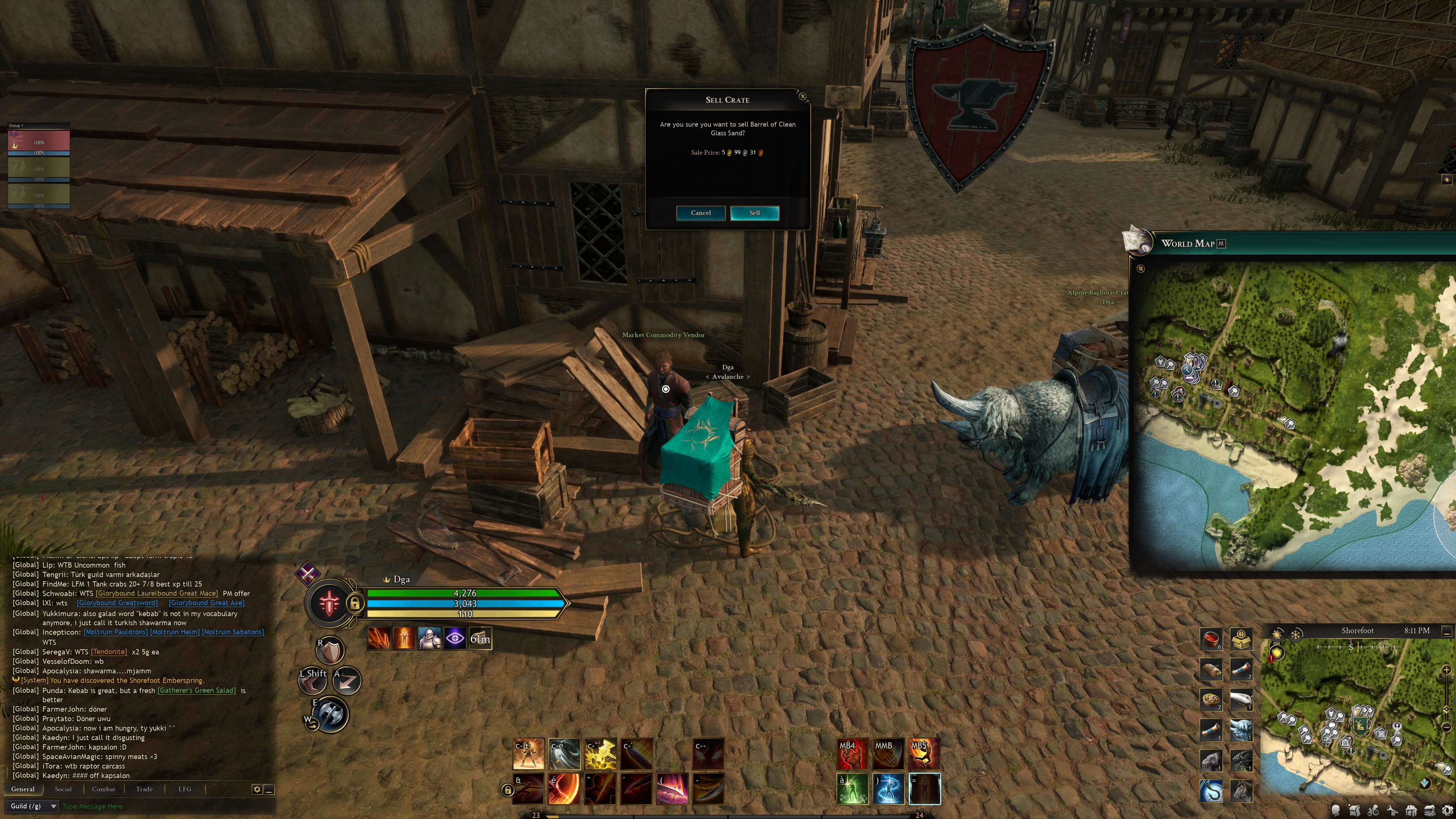The width and height of the screenshot is (1456, 819).
Task: Minimize the chat window
Action: [x=270, y=789]
